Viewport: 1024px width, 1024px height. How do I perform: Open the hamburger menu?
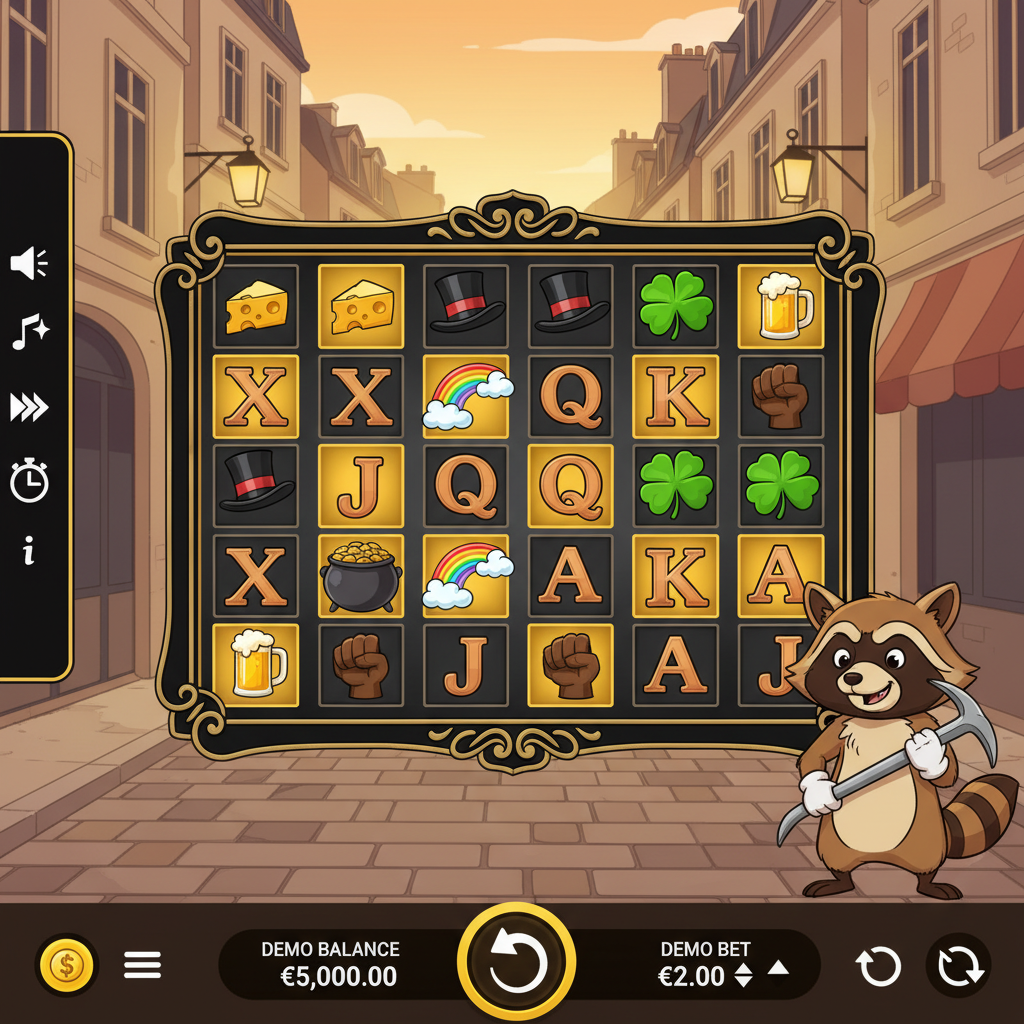[x=142, y=965]
